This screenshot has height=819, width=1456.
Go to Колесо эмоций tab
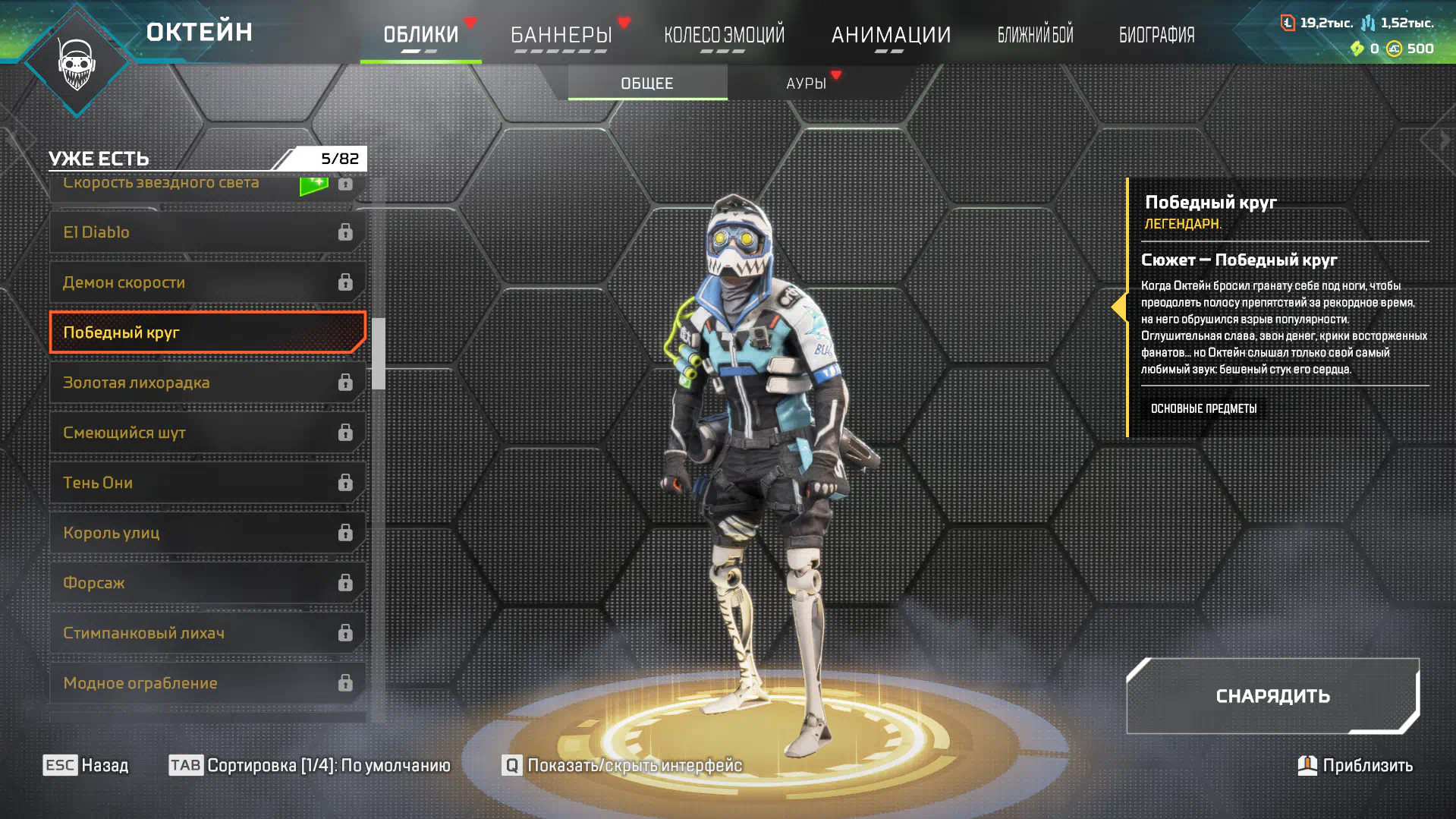pos(724,35)
